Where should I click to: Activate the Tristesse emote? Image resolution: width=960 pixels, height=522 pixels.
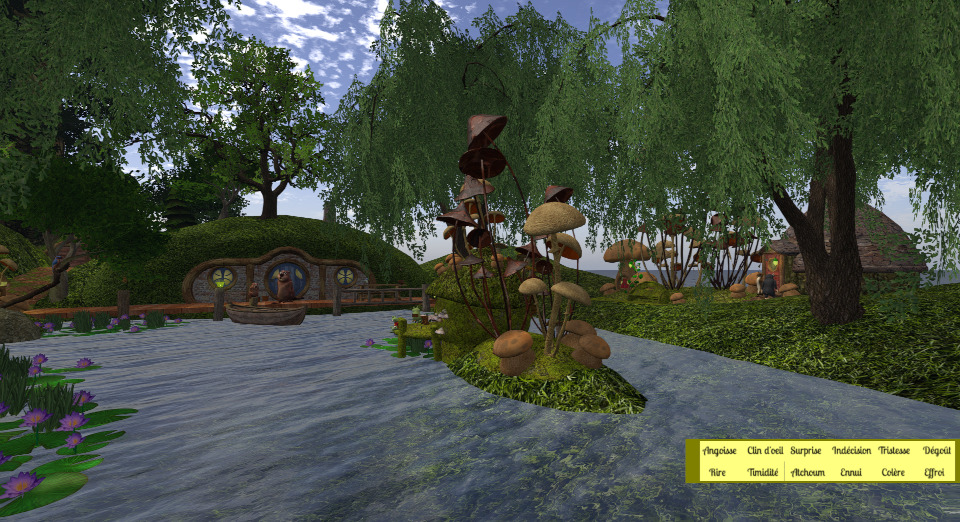[894, 451]
